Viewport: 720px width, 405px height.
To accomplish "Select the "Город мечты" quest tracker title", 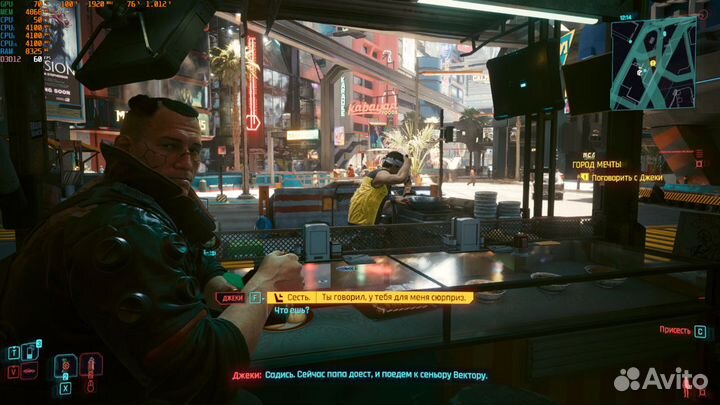I will point(597,164).
